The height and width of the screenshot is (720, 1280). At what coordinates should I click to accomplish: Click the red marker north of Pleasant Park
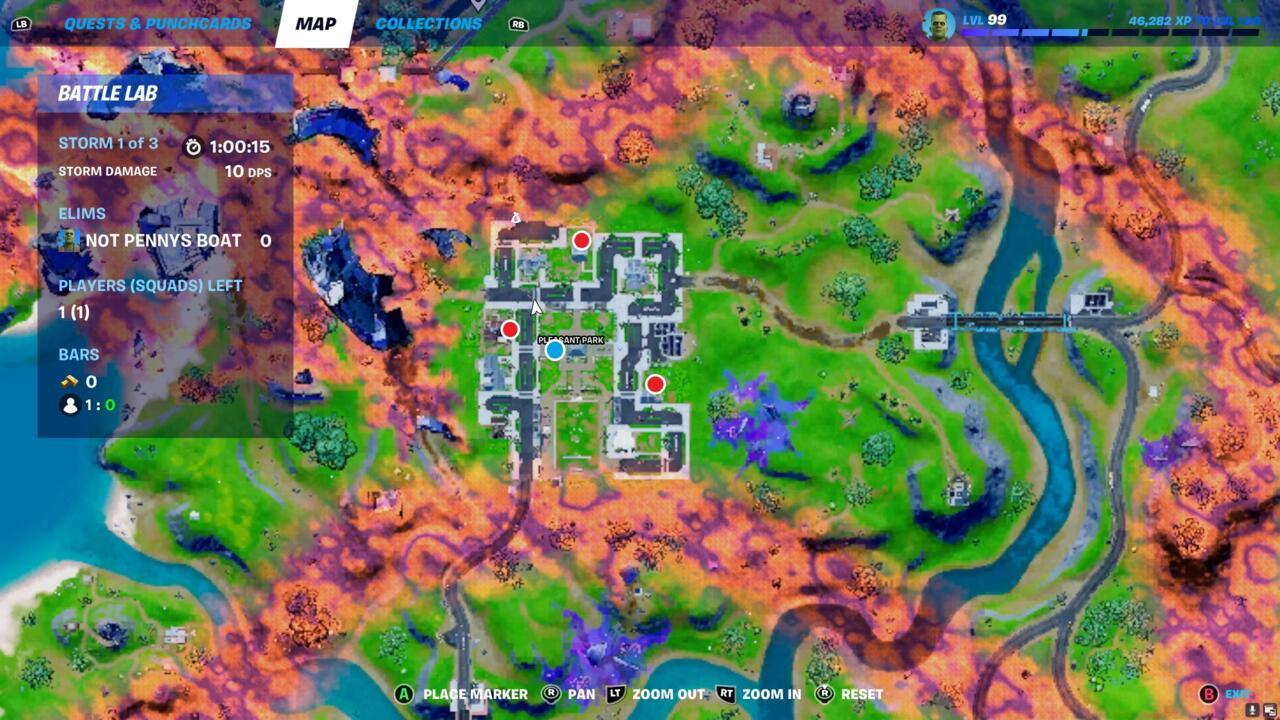tap(581, 240)
